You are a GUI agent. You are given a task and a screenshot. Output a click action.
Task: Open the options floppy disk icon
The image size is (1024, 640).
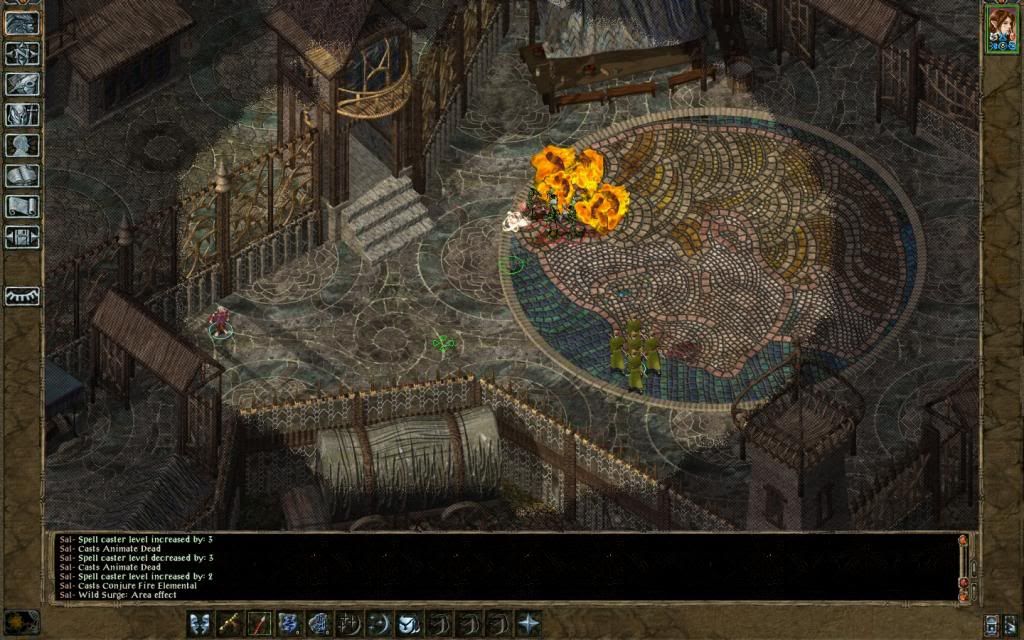coord(22,237)
